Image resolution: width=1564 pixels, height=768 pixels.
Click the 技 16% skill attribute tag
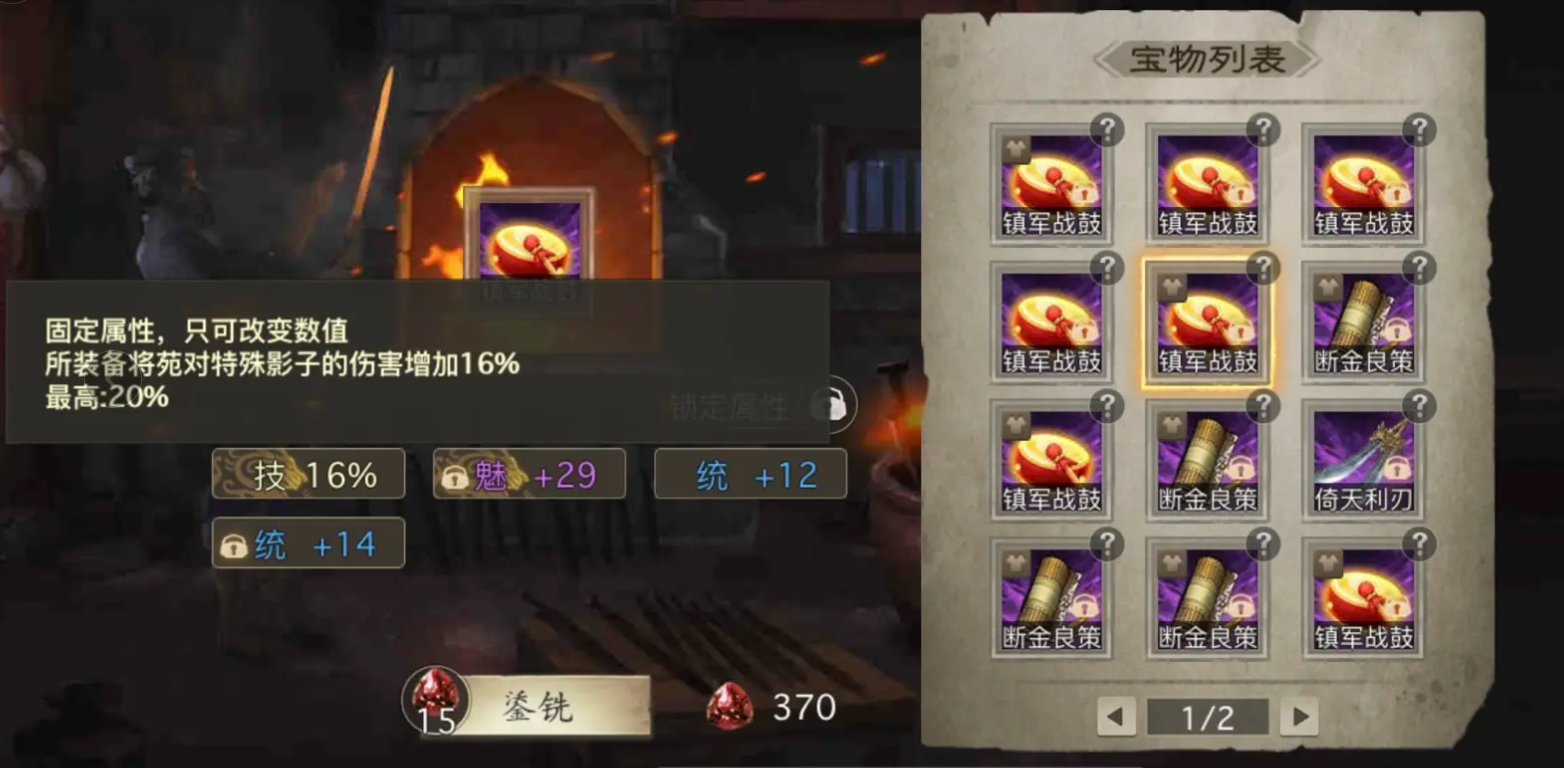point(307,473)
